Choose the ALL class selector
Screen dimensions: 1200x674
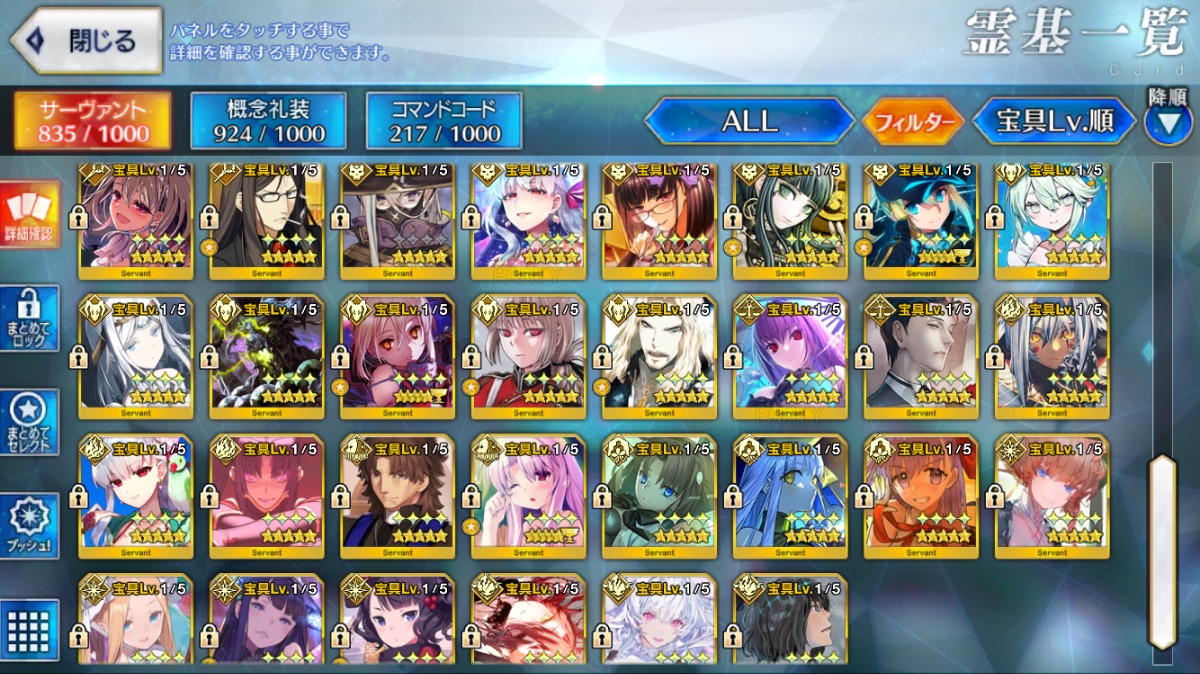[x=750, y=121]
